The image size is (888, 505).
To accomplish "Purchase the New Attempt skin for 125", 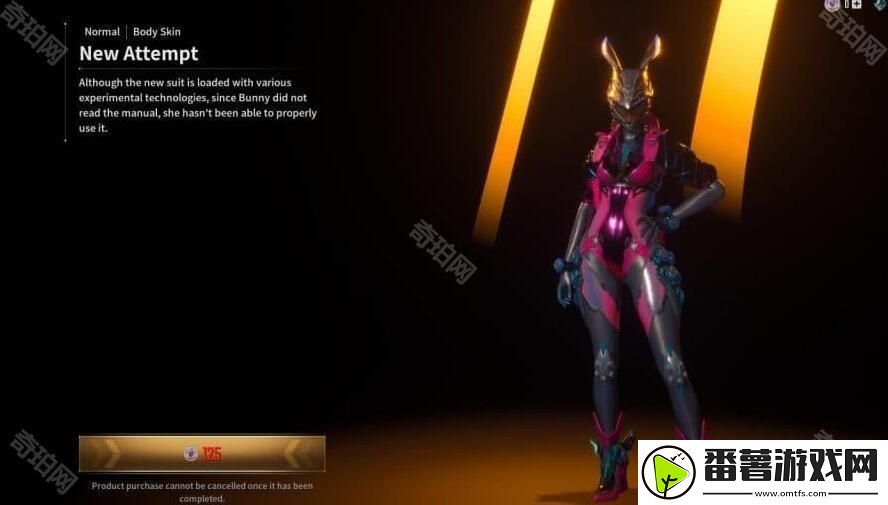I will tap(202, 453).
